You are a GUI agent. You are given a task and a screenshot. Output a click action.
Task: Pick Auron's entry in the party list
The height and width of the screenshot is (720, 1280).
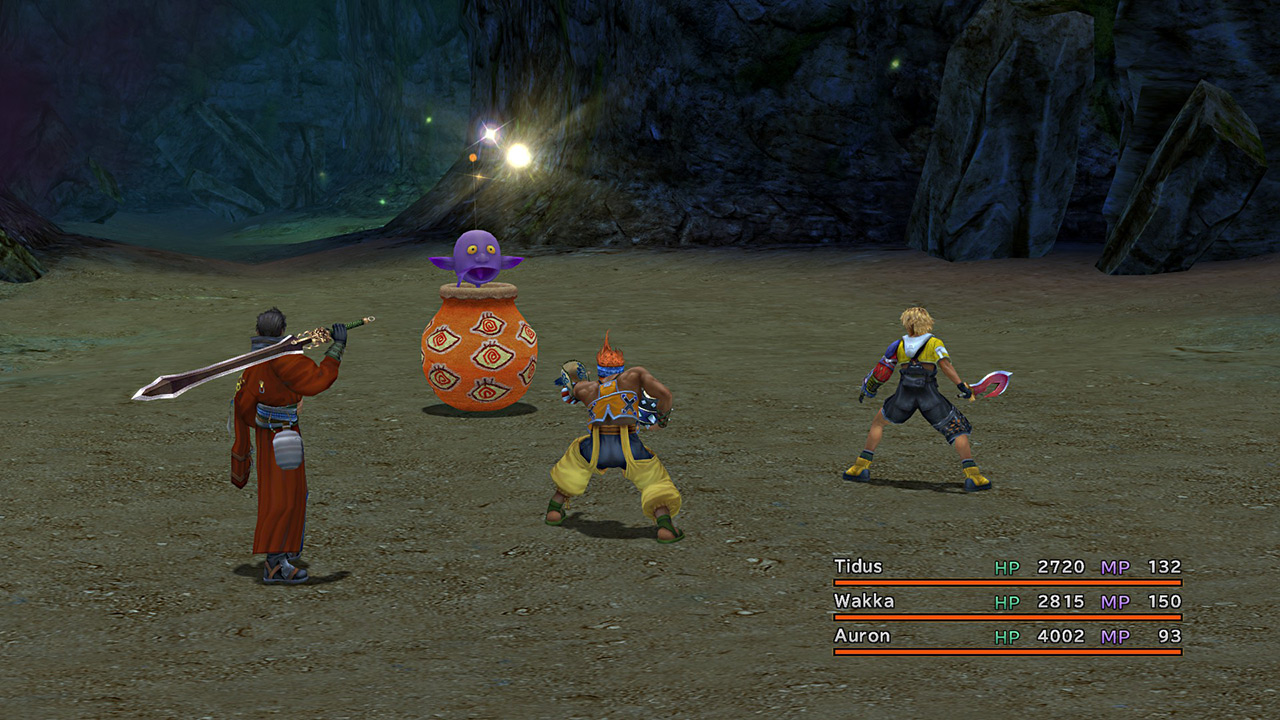click(862, 636)
